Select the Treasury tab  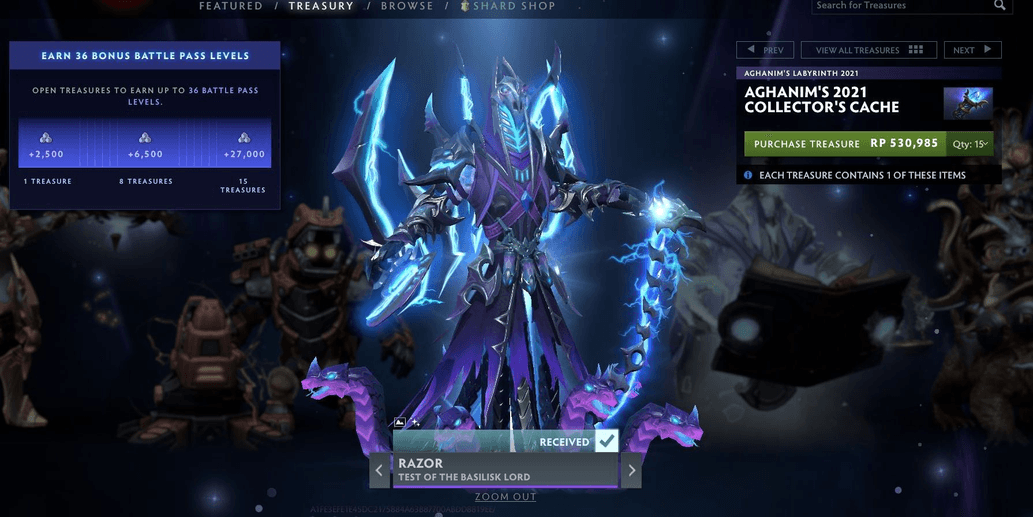[x=321, y=6]
